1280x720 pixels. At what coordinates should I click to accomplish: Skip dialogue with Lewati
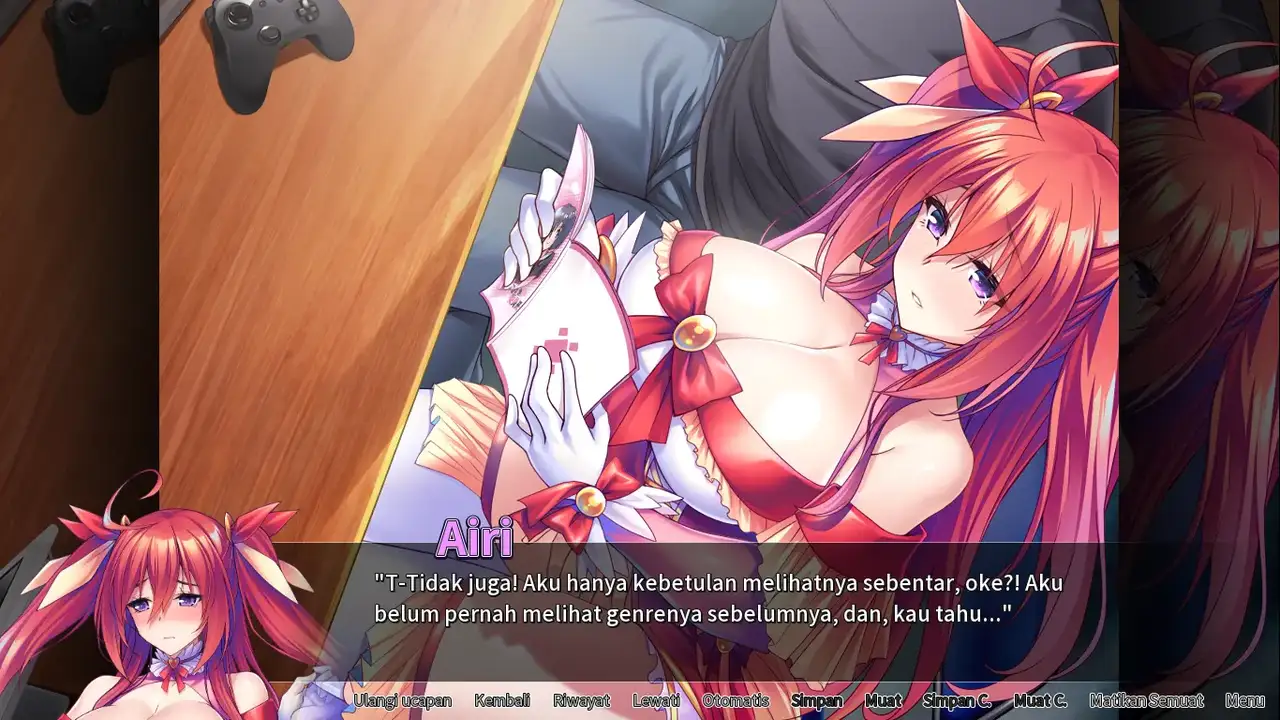pos(656,701)
